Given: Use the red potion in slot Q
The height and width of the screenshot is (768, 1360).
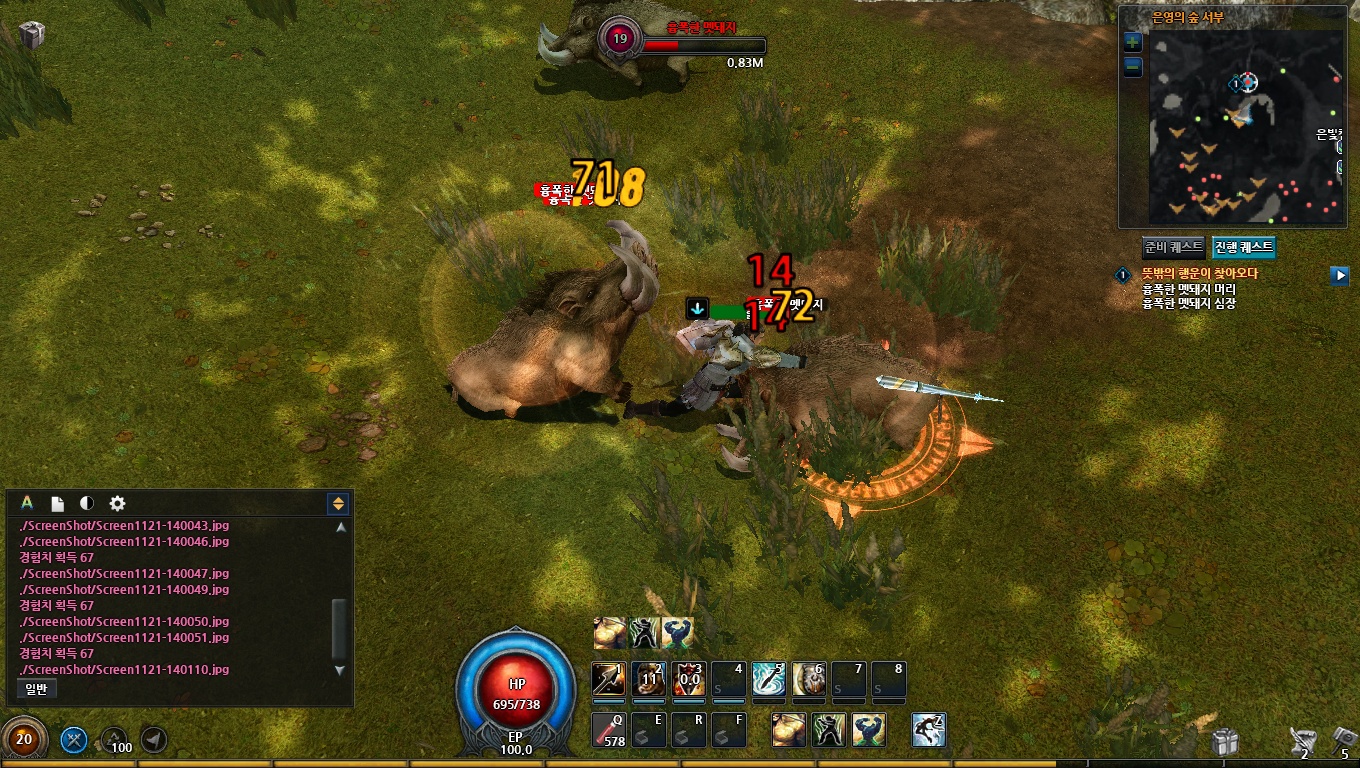Looking at the screenshot, I should pyautogui.click(x=608, y=730).
